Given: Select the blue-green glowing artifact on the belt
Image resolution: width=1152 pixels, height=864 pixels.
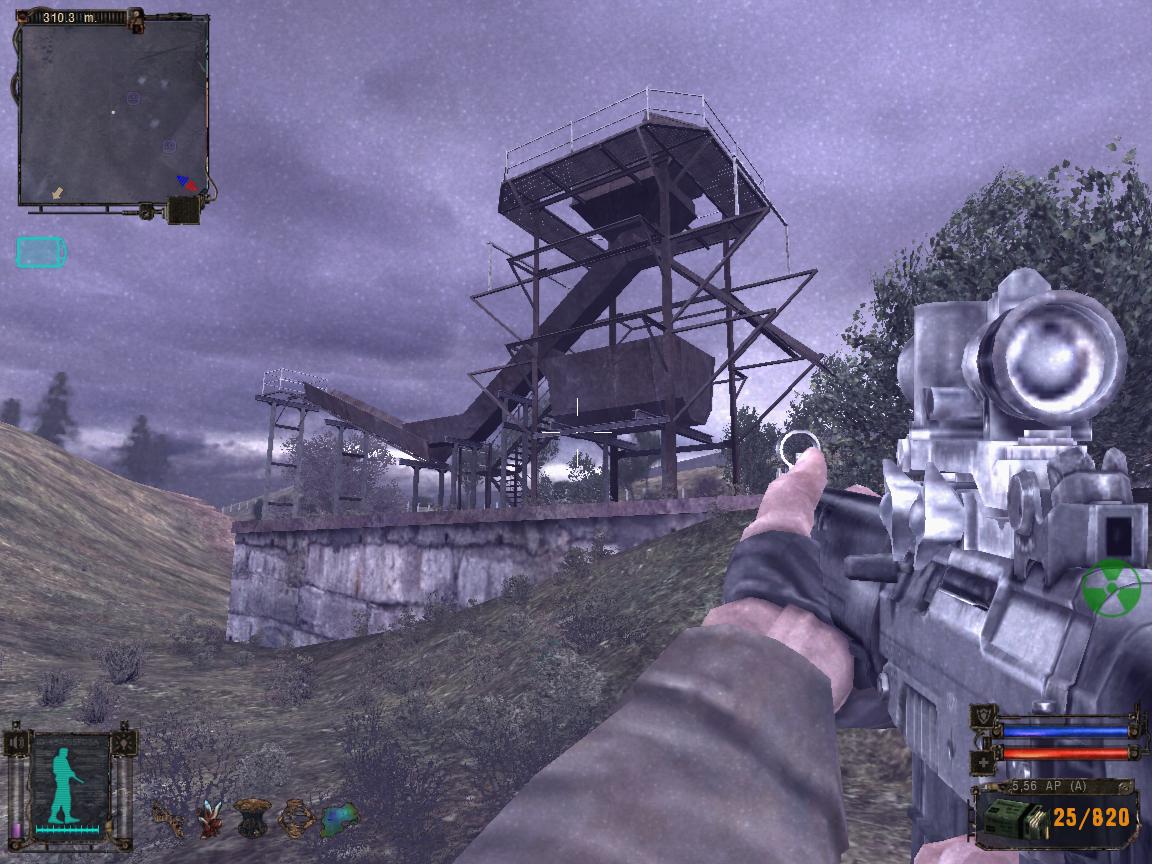Looking at the screenshot, I should click(339, 816).
